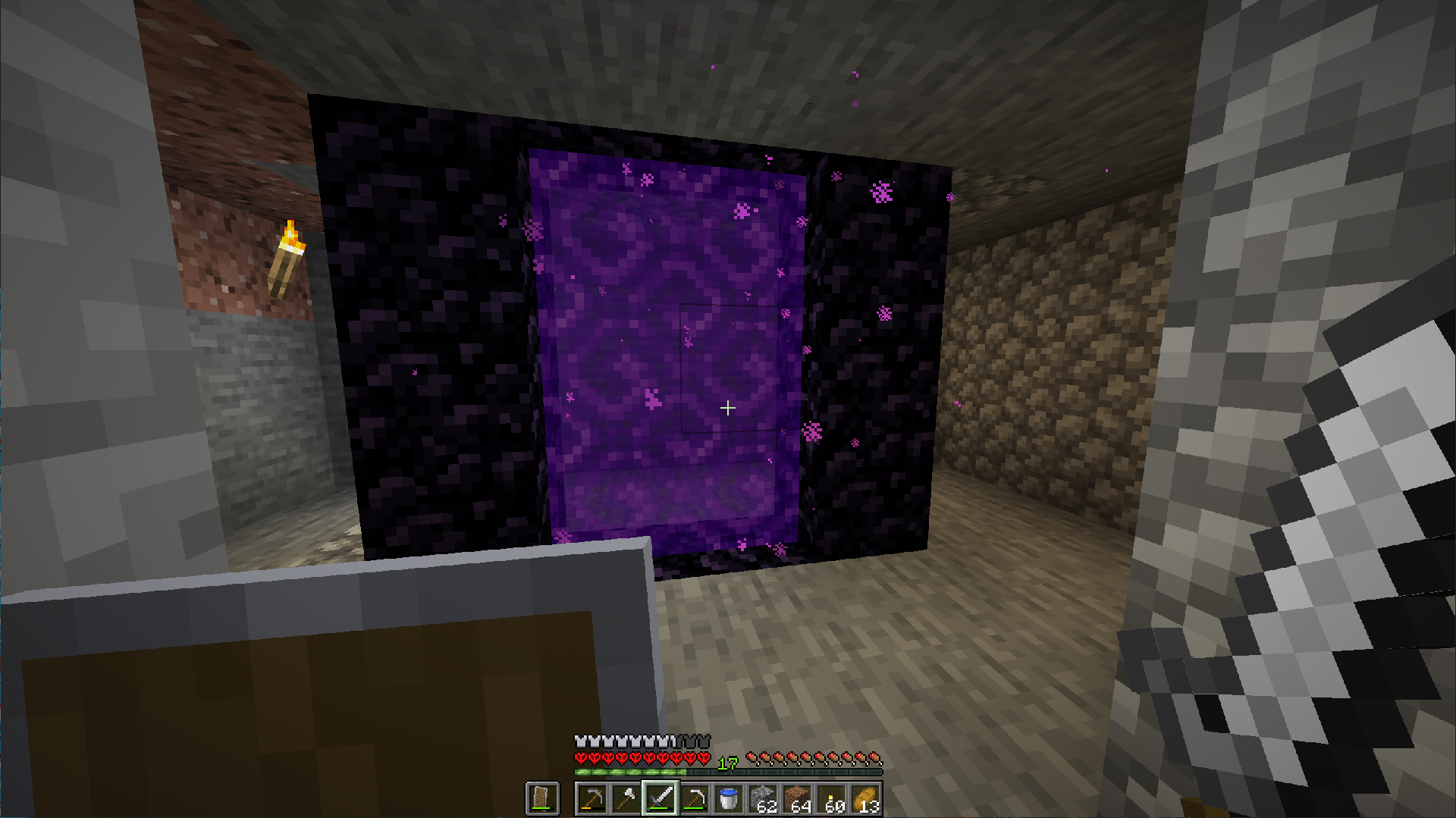Select the pickaxe in the first hotbar slot
Image resolution: width=1456 pixels, height=818 pixels.
pos(593,798)
